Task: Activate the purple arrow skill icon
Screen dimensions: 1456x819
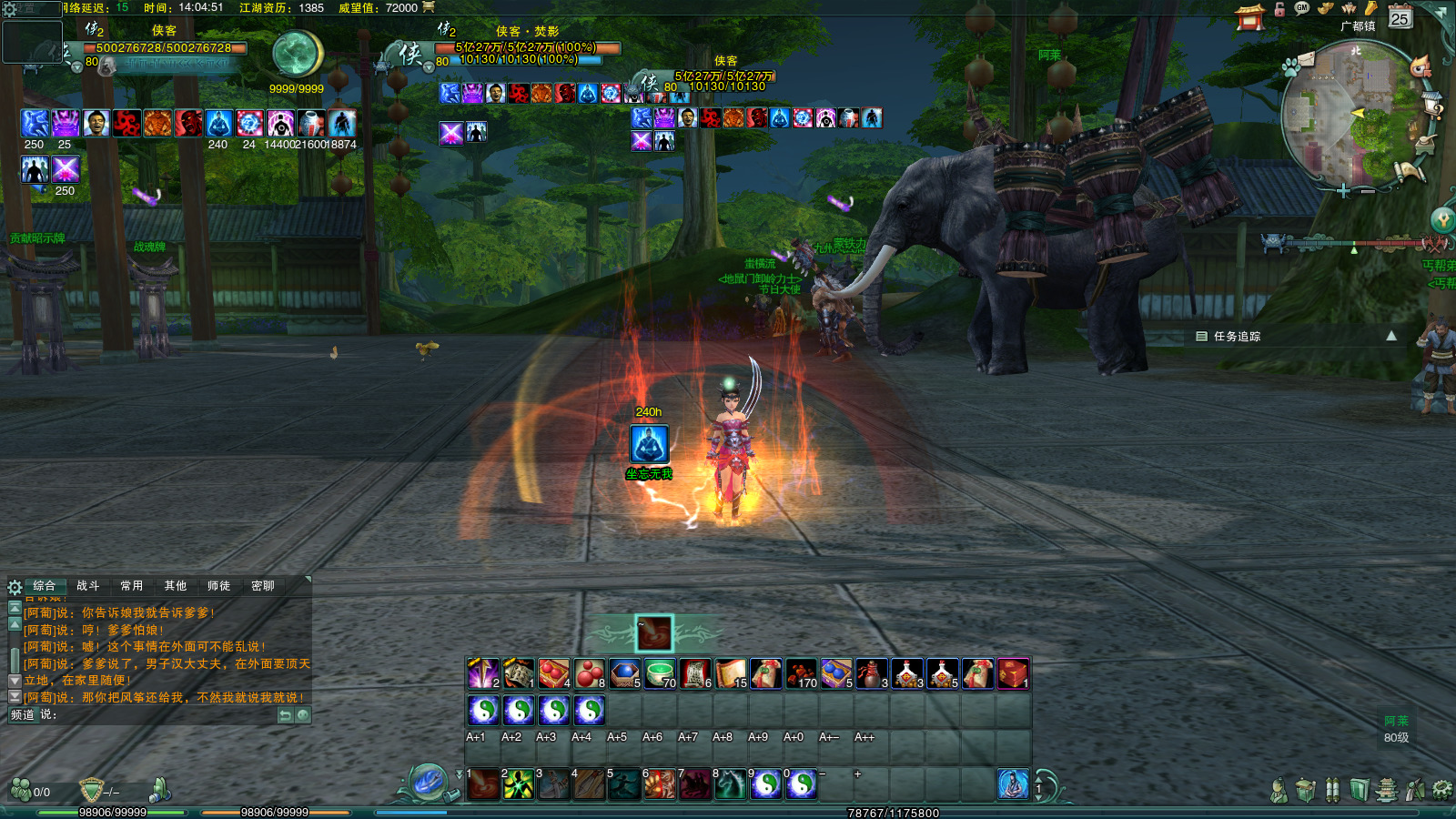Action: click(x=483, y=673)
